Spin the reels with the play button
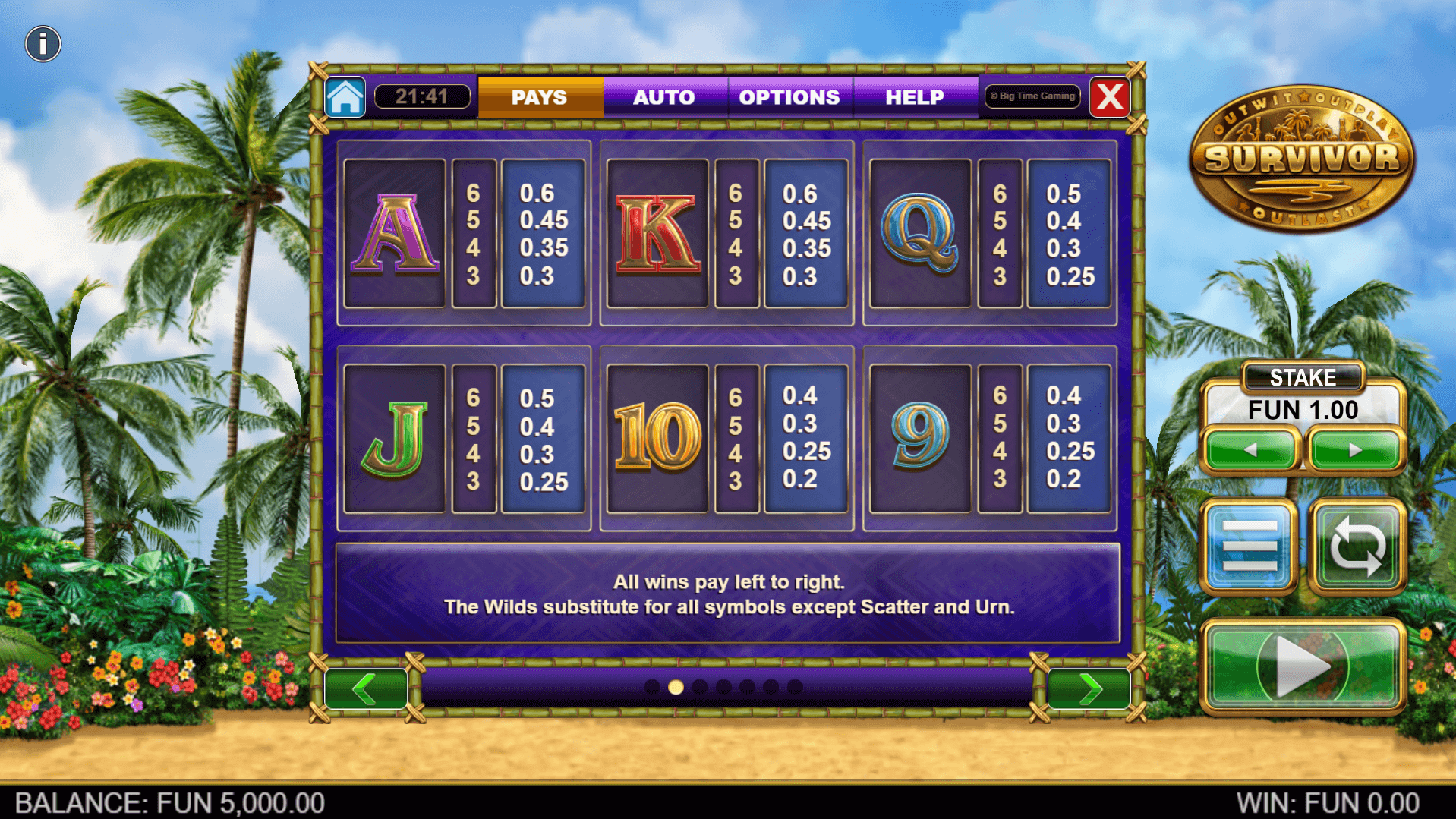Viewport: 1456px width, 819px height. [1303, 667]
